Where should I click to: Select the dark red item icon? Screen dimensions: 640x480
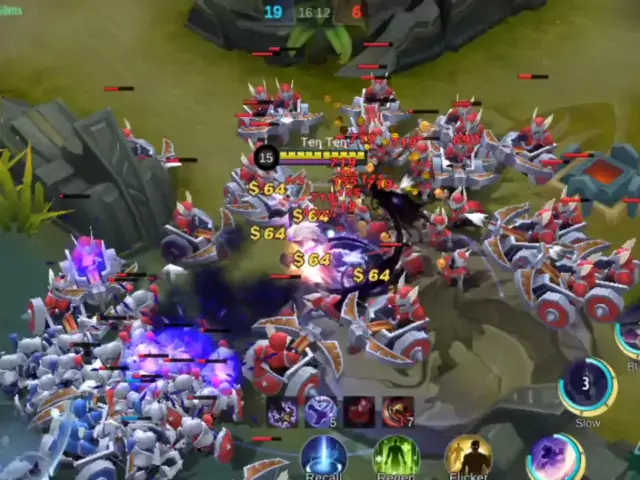pyautogui.click(x=359, y=411)
